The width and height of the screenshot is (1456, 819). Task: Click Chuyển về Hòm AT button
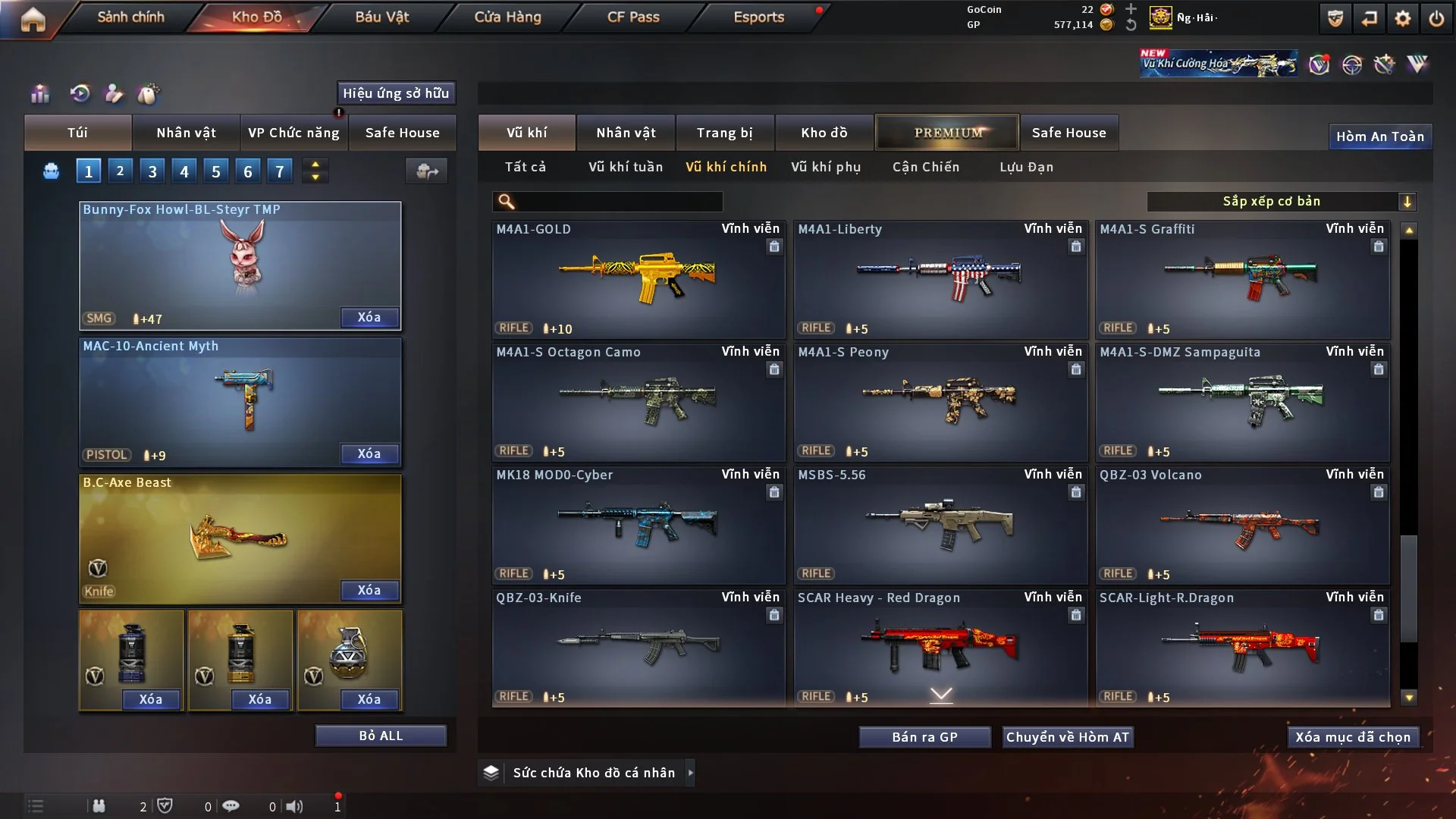click(1068, 737)
